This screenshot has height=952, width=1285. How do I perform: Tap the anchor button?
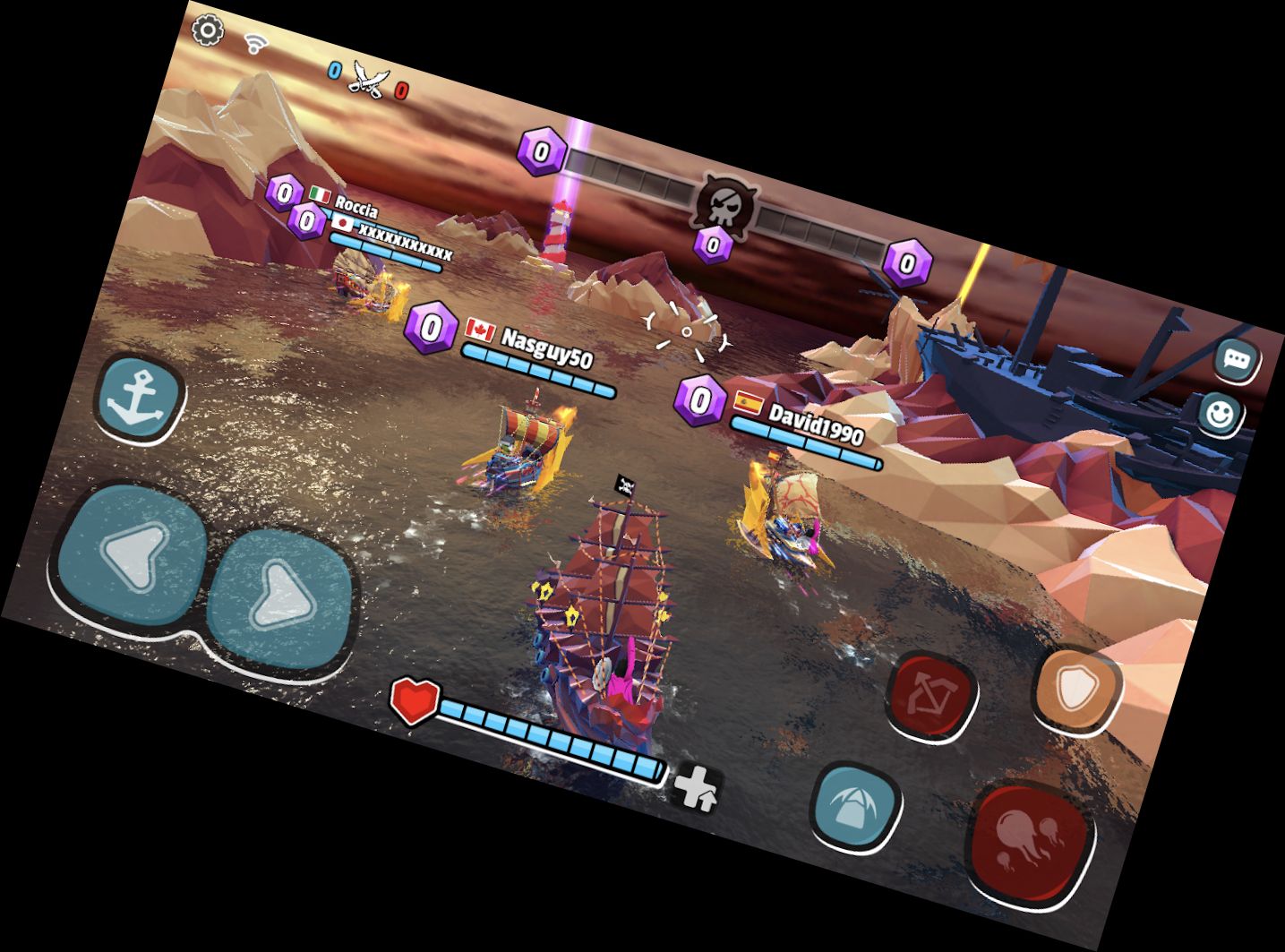pyautogui.click(x=141, y=399)
